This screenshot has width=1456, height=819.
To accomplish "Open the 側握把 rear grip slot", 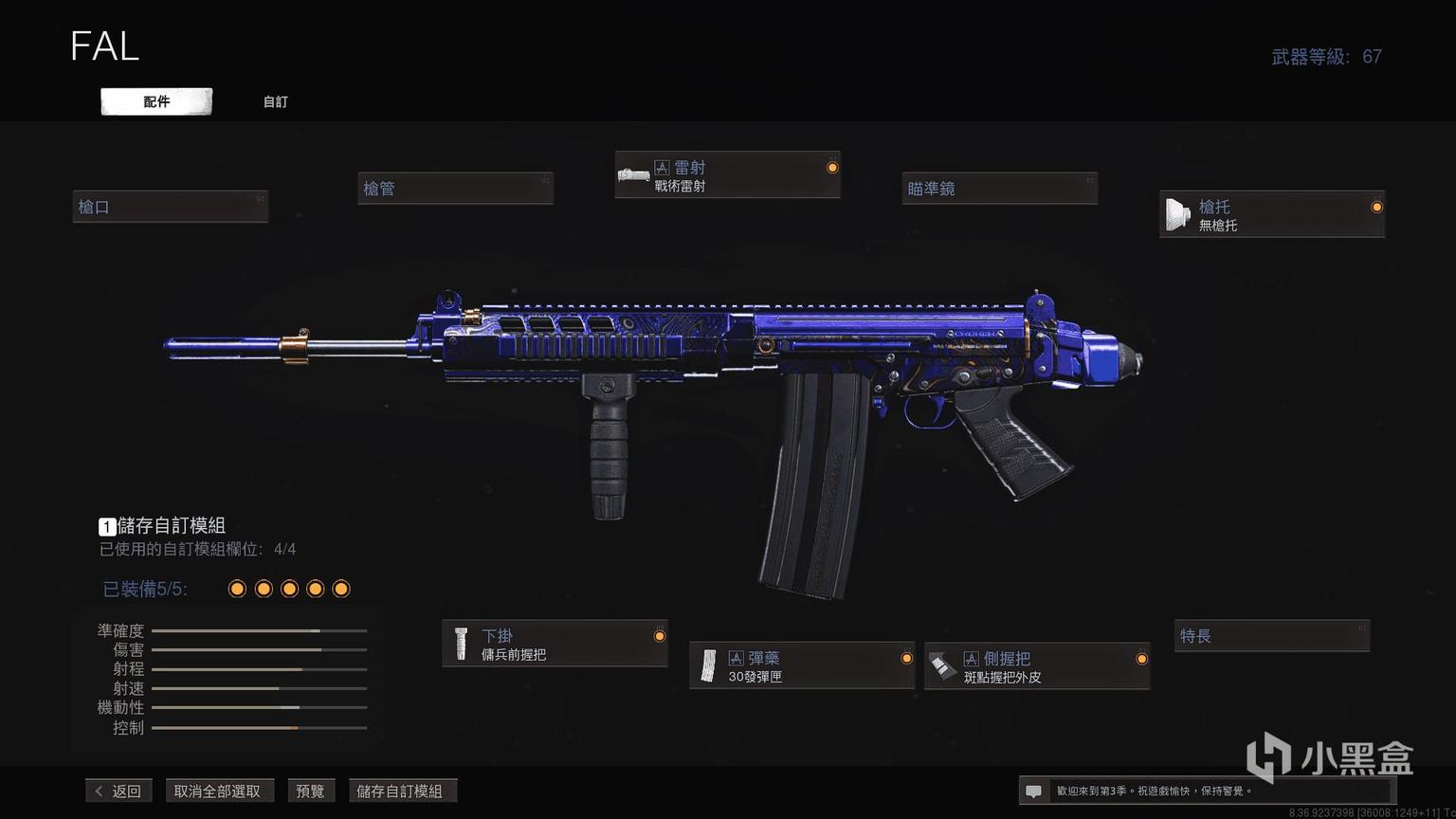I will tap(1037, 666).
